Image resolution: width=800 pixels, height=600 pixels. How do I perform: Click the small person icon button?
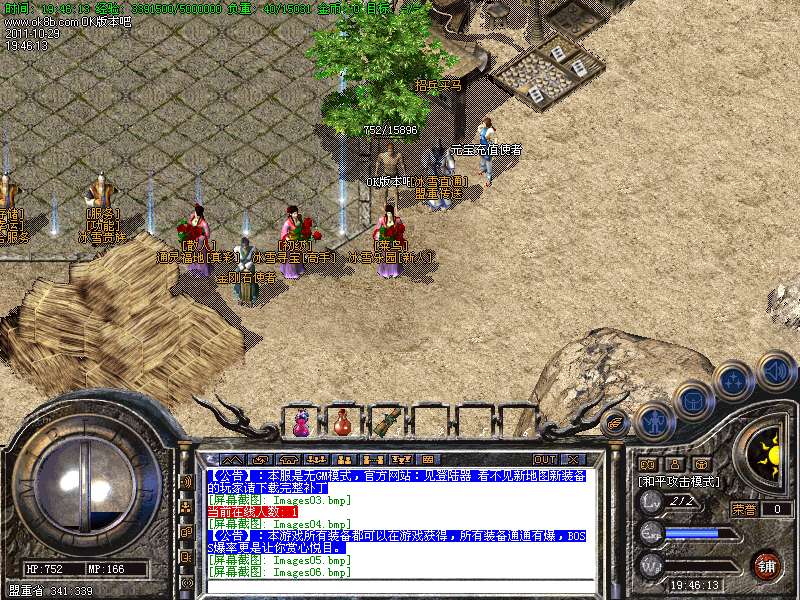click(x=674, y=465)
